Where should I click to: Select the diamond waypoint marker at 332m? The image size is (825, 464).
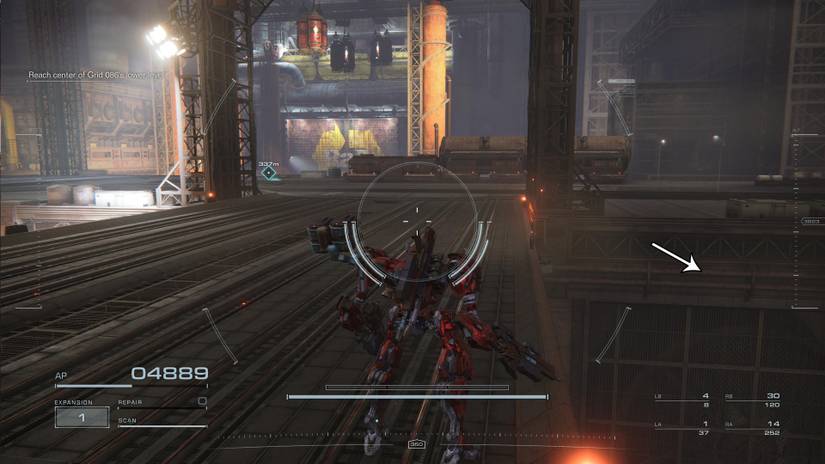click(268, 173)
